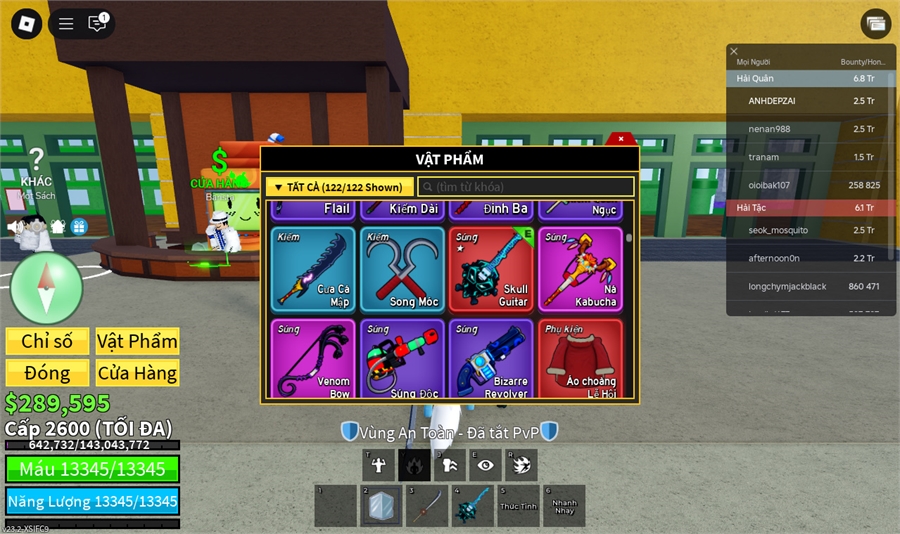Viewport: 900px width, 534px height.
Task: Focus the keyword search field
Action: [526, 187]
